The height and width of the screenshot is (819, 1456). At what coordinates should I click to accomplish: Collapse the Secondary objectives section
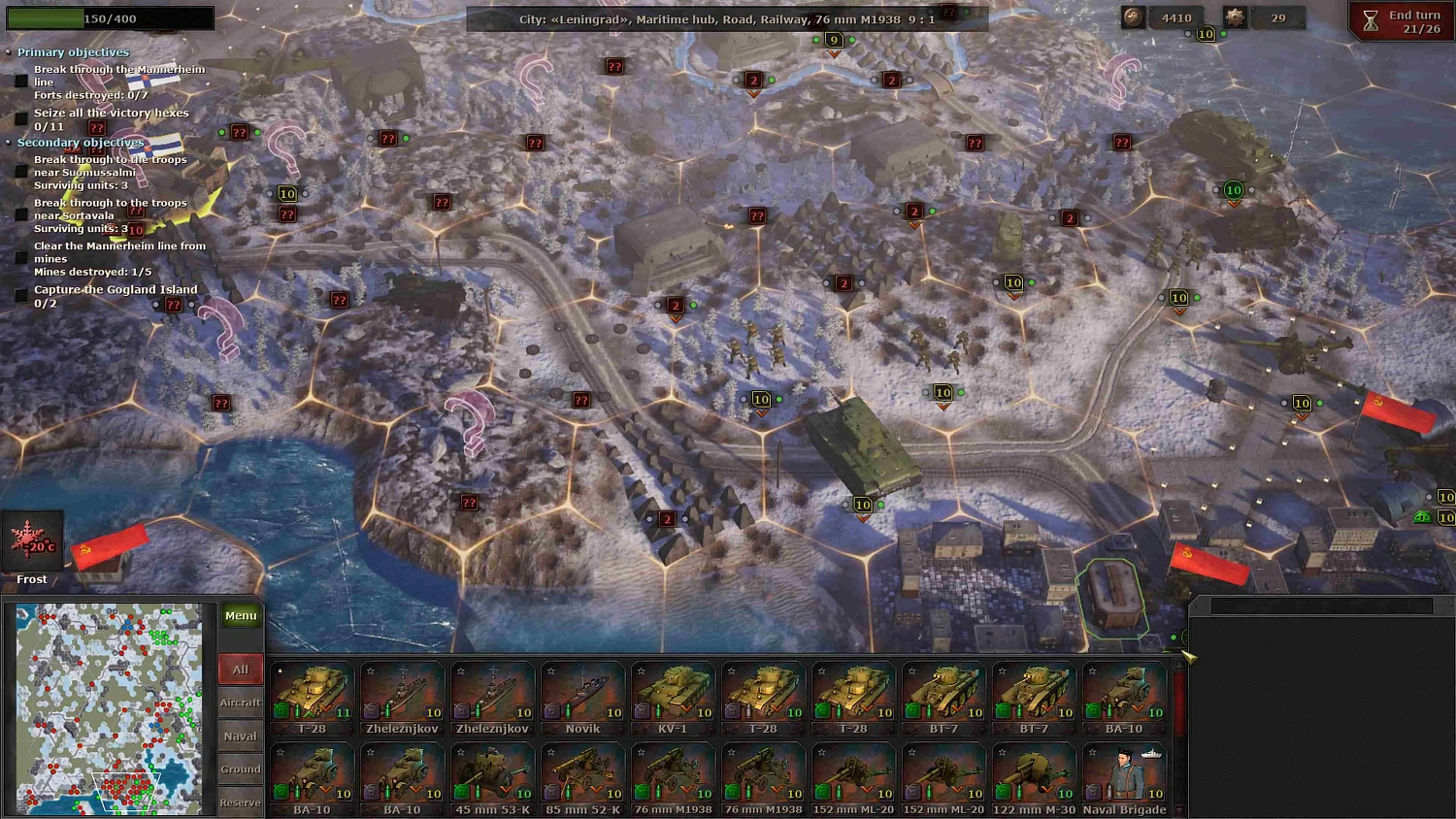(11, 143)
